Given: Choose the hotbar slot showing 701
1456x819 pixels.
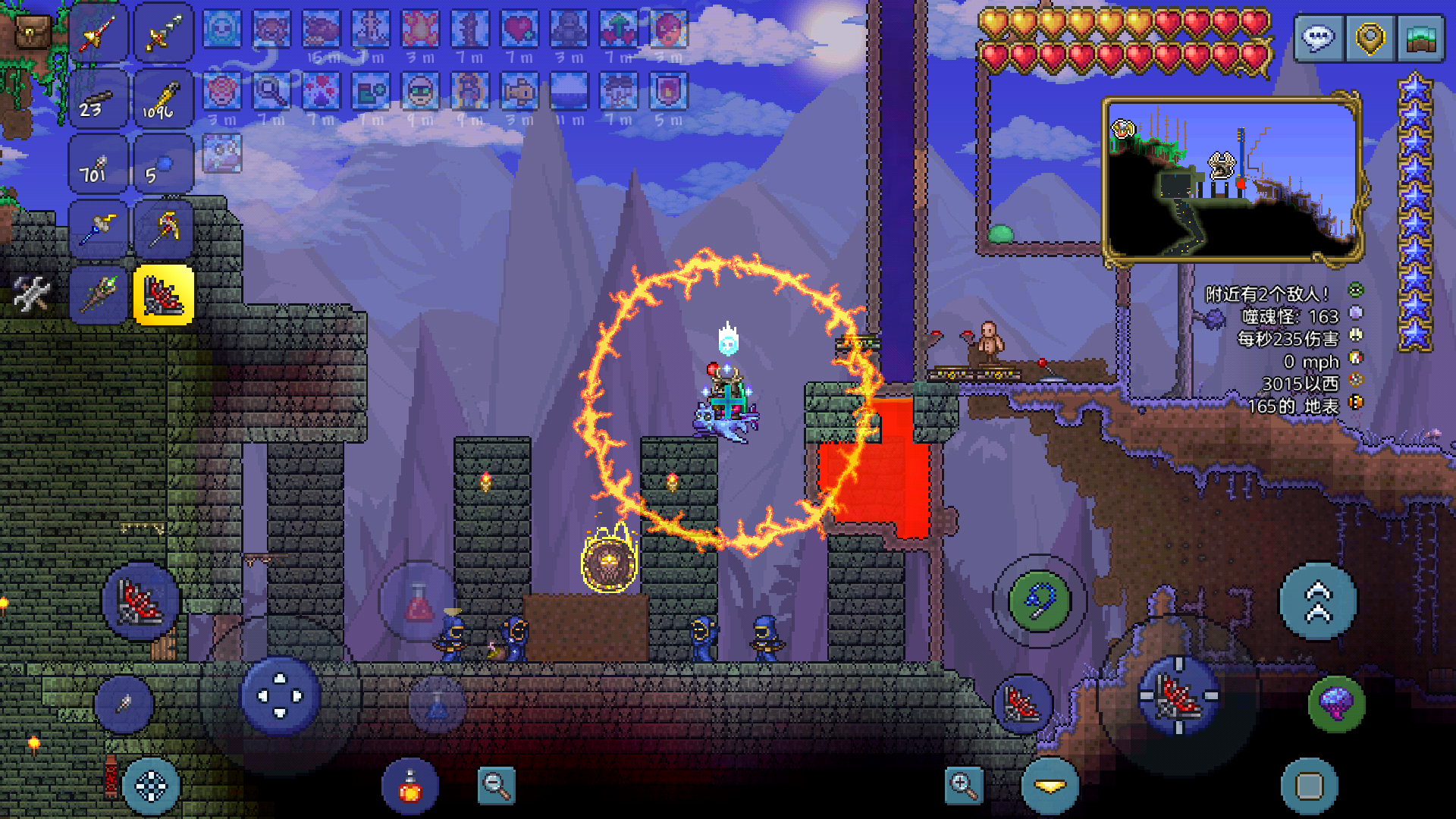Looking at the screenshot, I should [x=98, y=164].
